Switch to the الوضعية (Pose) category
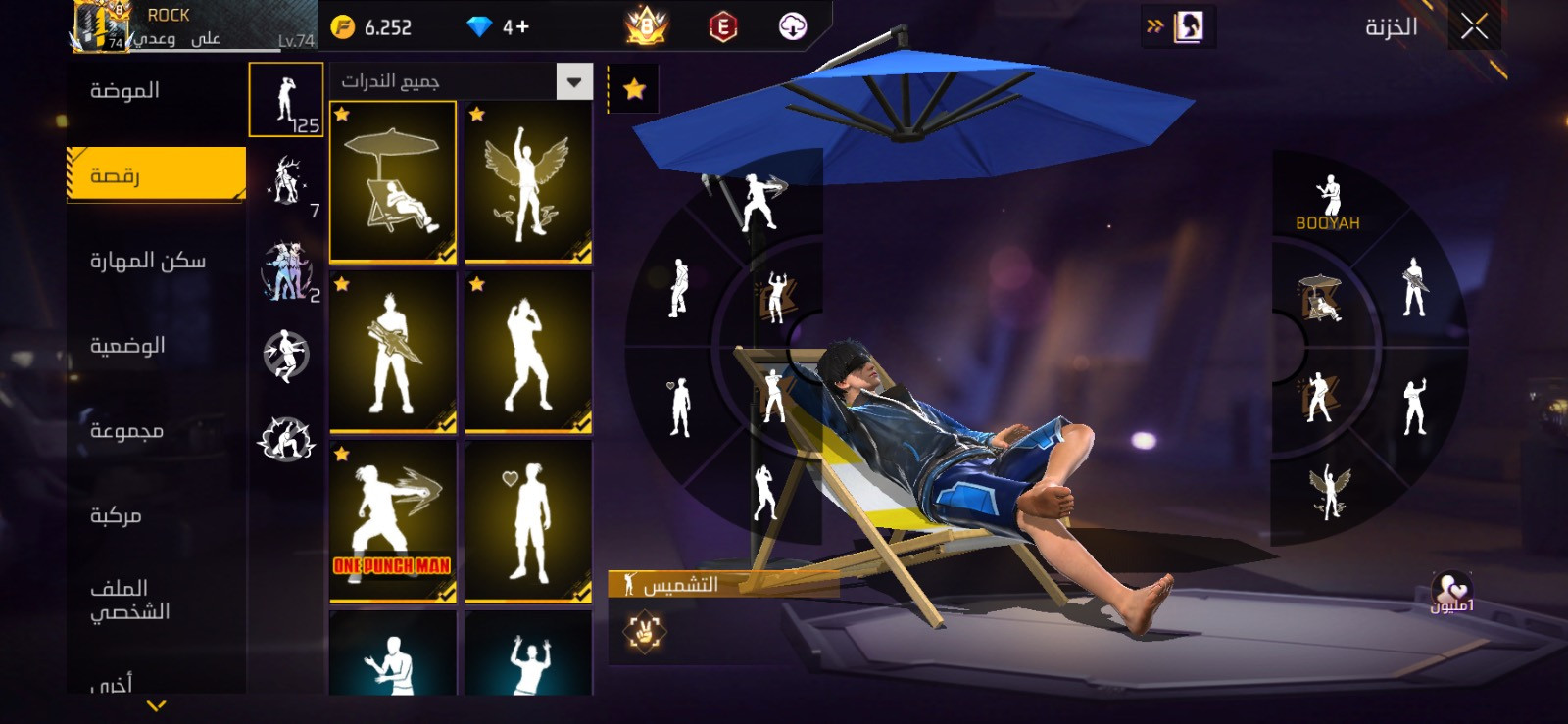Viewport: 1568px width, 724px height. (x=127, y=346)
